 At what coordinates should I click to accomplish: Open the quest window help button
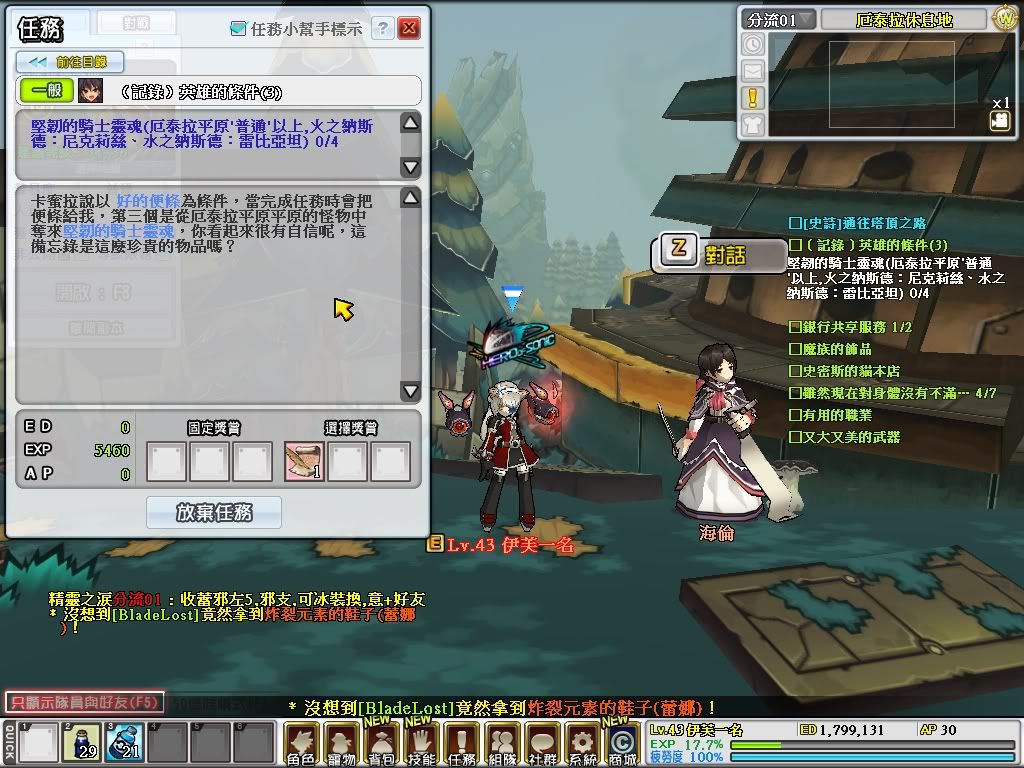(x=382, y=29)
